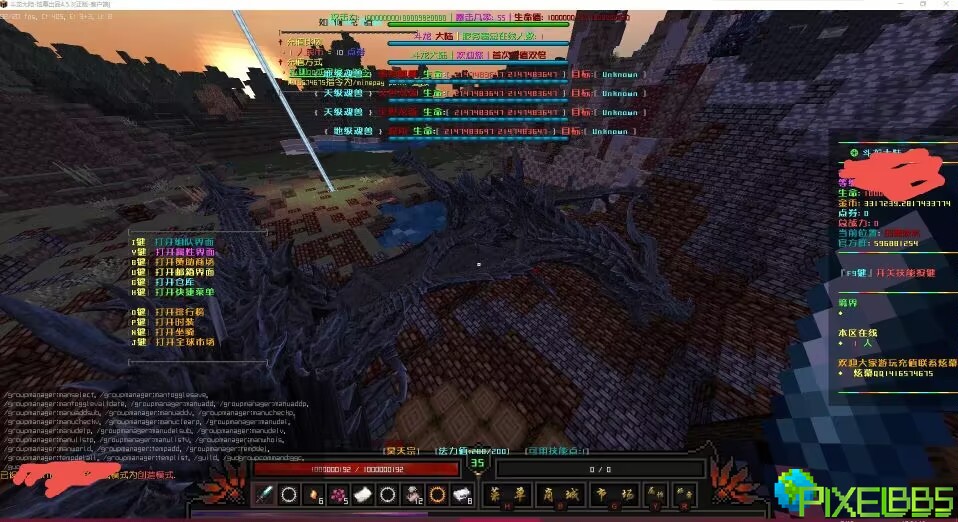Select the white item stack of 8

pyautogui.click(x=461, y=493)
